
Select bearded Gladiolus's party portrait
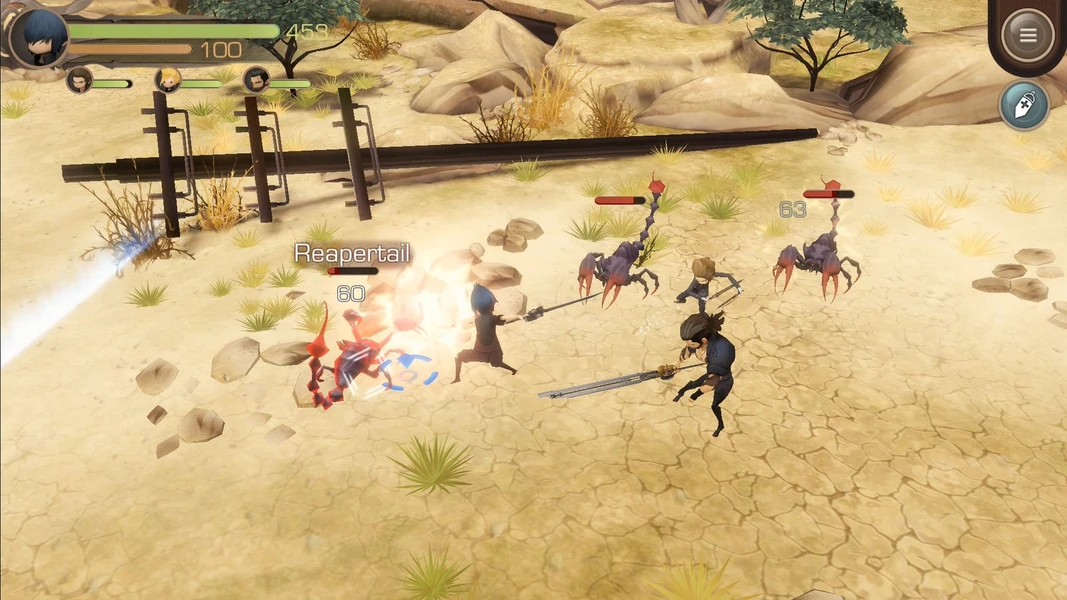[x=256, y=80]
